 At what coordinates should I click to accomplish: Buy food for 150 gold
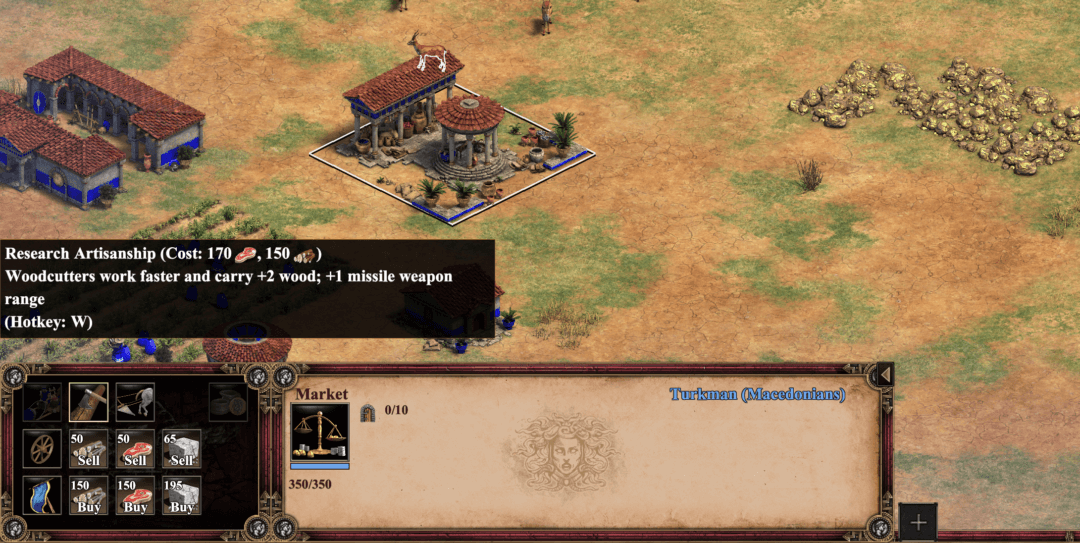pos(135,495)
